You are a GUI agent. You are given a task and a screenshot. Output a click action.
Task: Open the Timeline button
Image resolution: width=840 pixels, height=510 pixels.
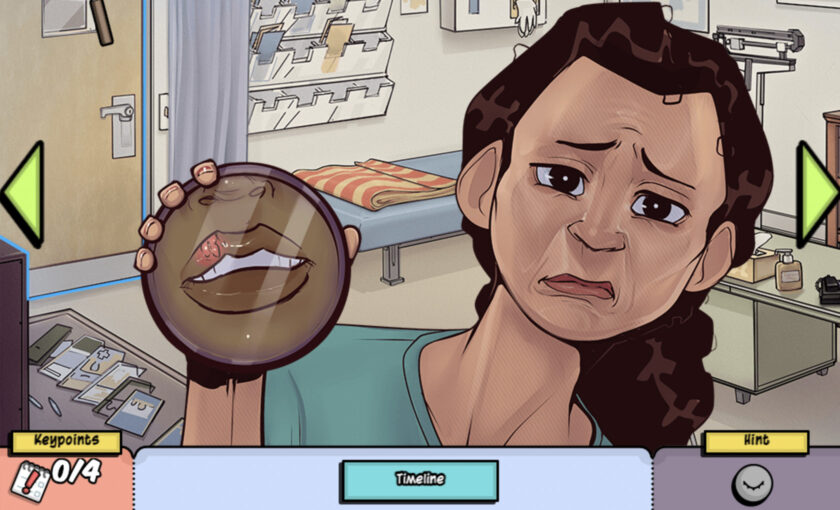(419, 479)
